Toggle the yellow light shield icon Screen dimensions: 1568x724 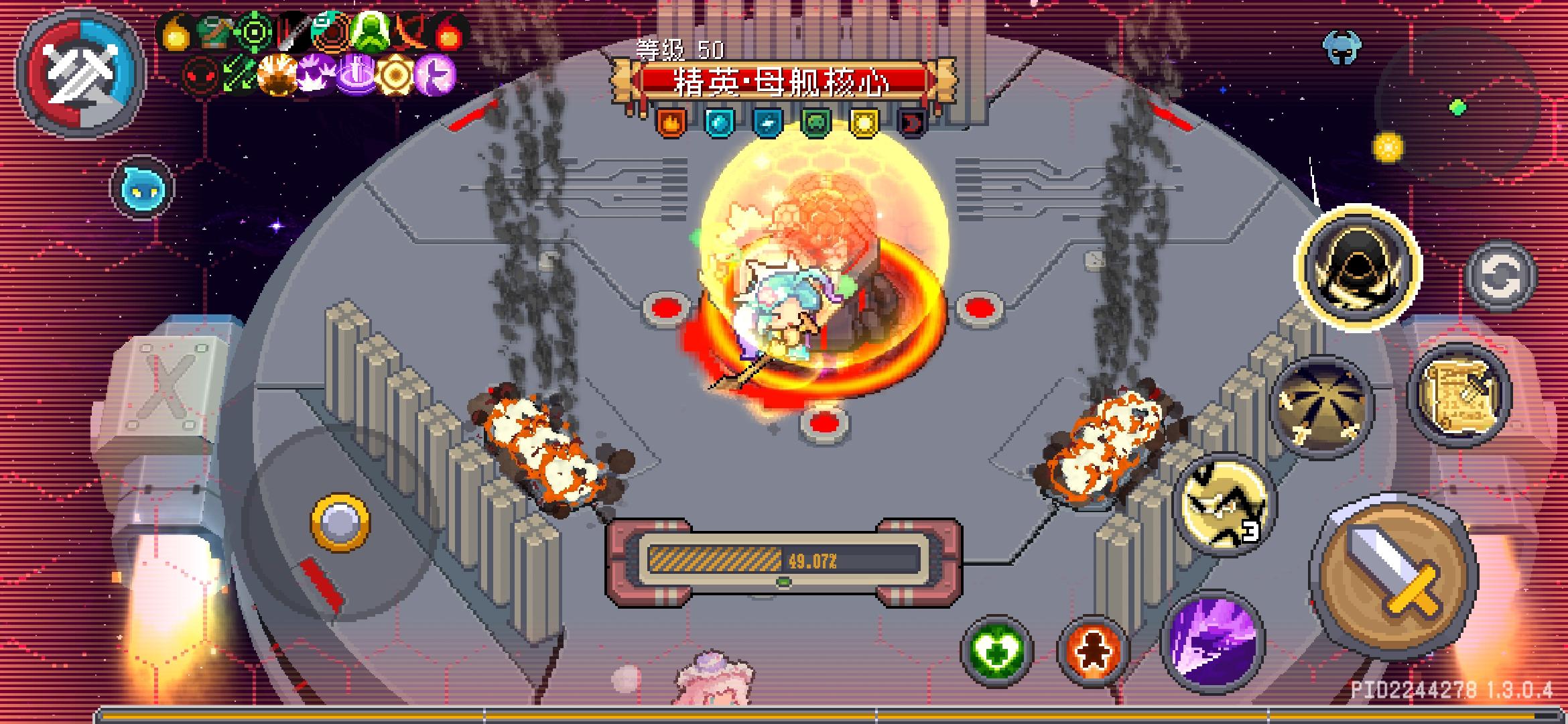[x=864, y=124]
